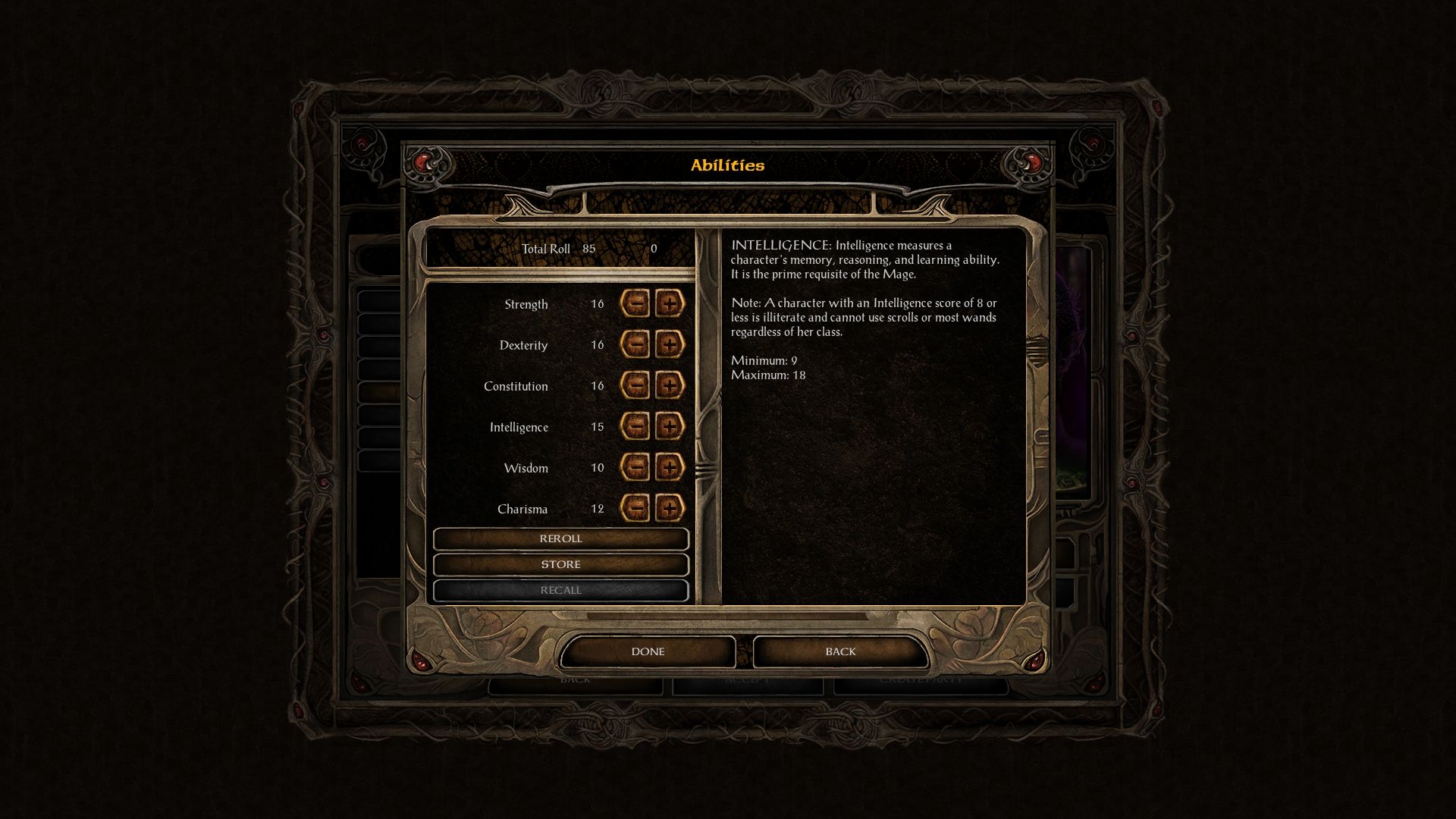This screenshot has height=819, width=1456.
Task: Increase Intelligence using its plus button
Action: pyautogui.click(x=669, y=427)
